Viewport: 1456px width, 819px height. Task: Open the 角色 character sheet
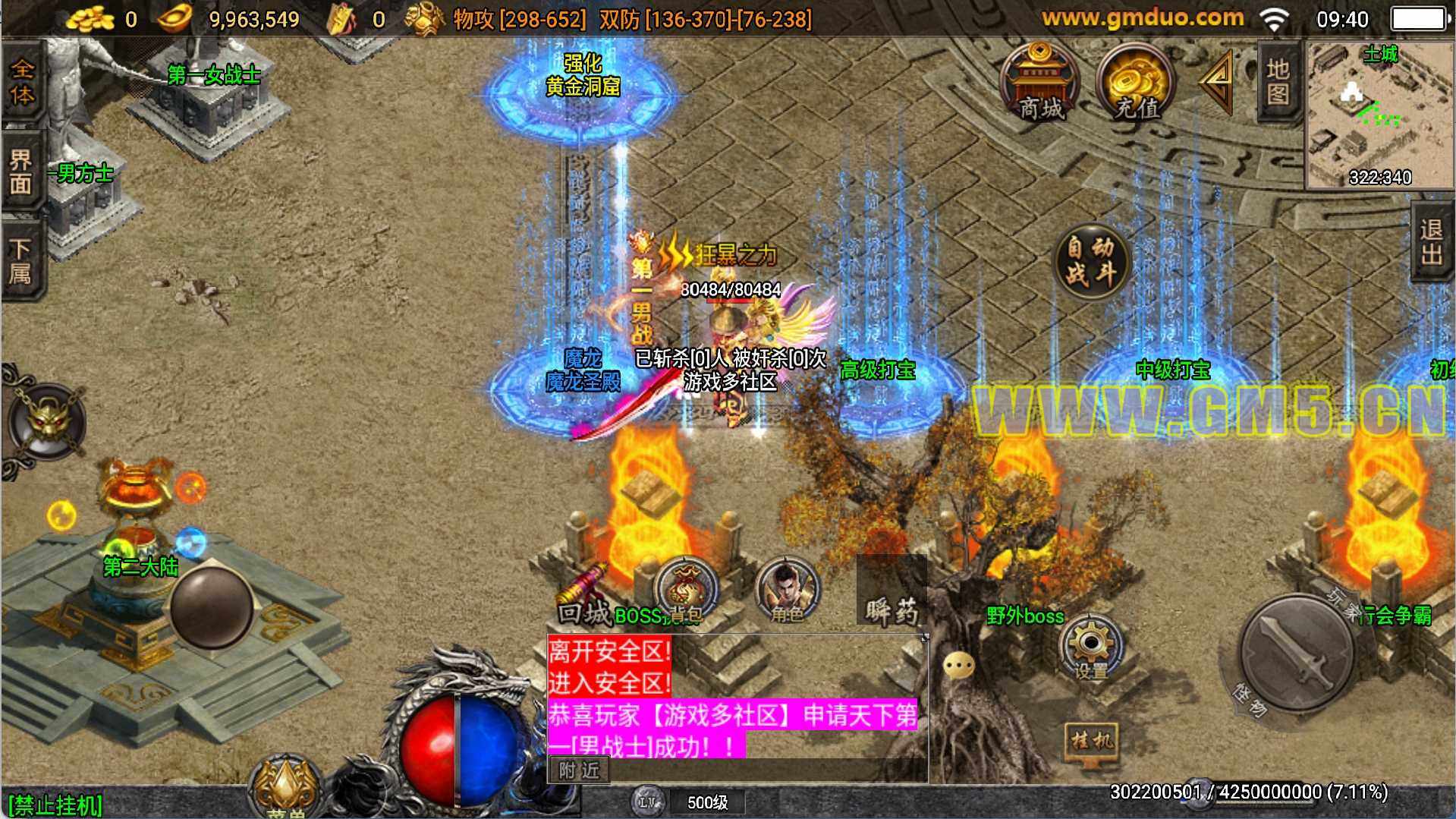click(787, 592)
